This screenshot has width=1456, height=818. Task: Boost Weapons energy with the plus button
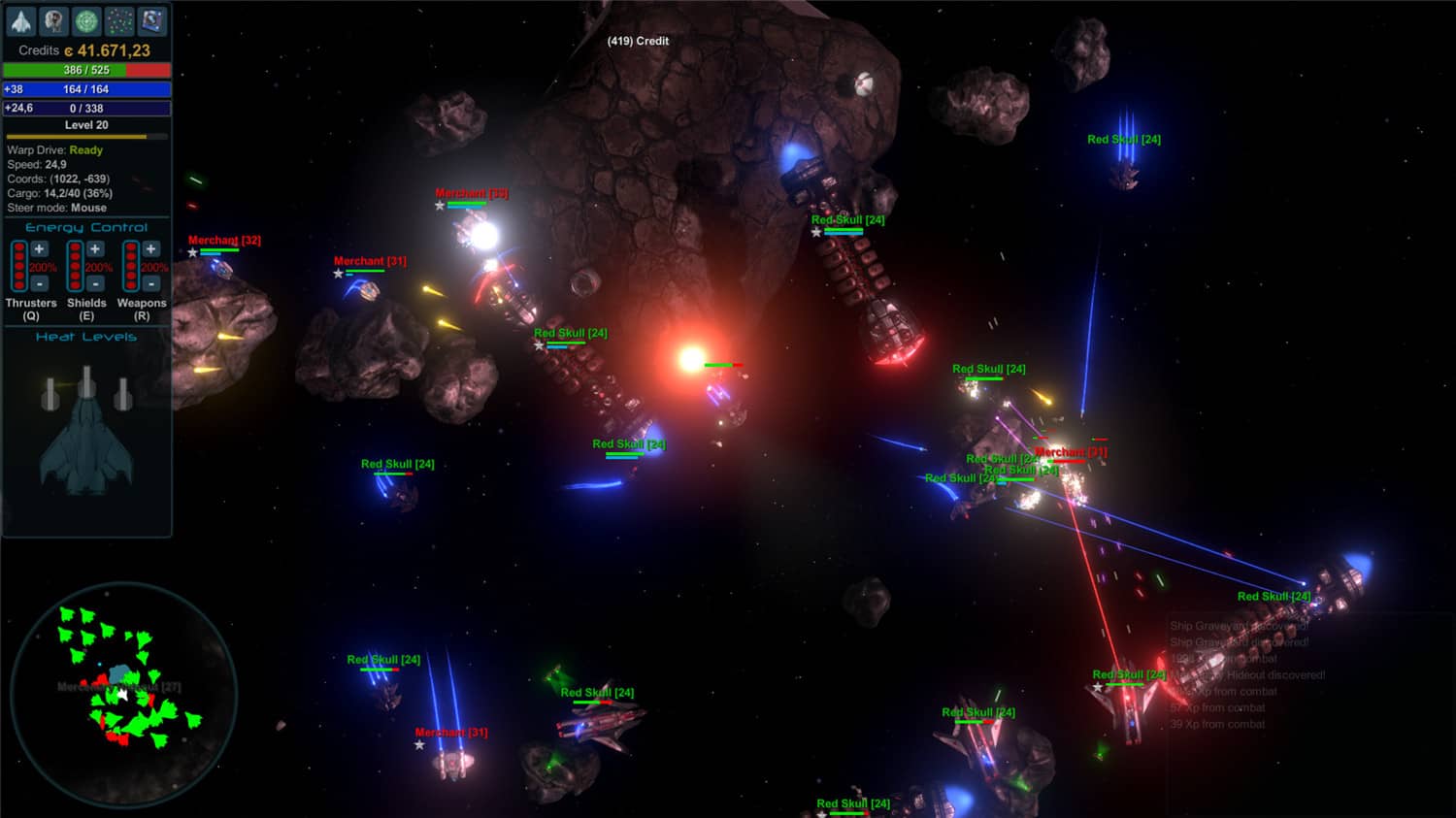tap(150, 249)
